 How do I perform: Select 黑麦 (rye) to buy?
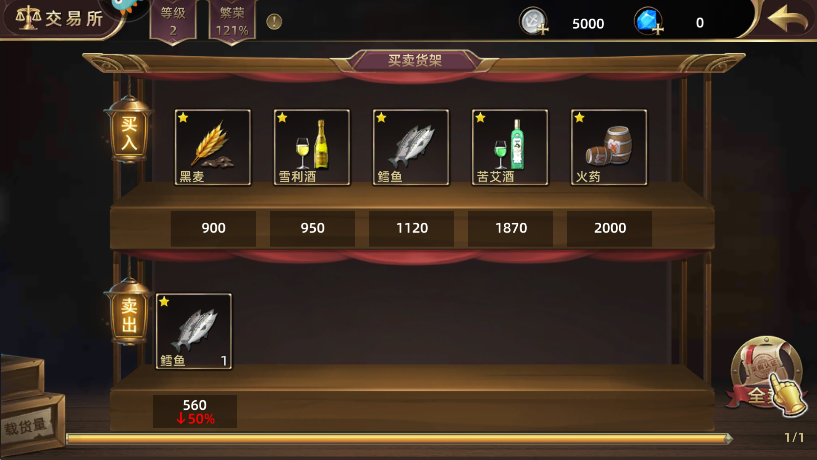[212, 147]
